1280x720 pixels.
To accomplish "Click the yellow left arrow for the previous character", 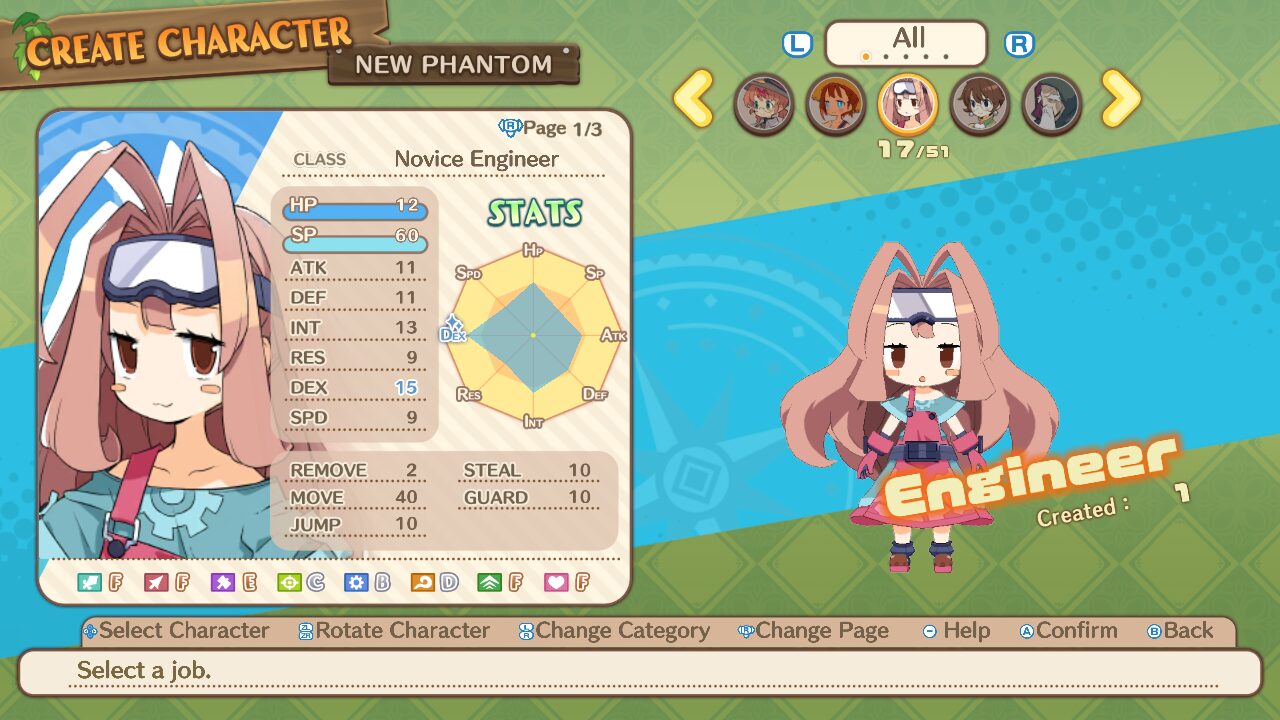I will point(694,99).
